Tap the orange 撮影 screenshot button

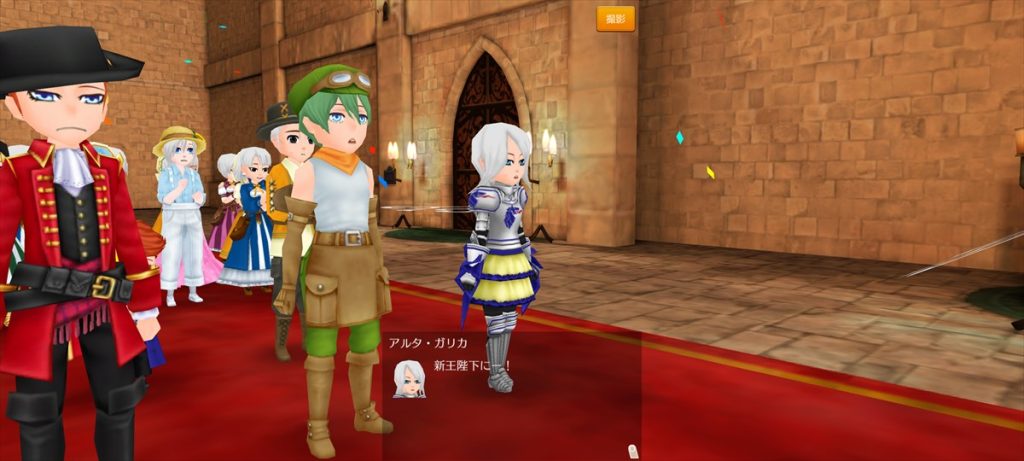pos(615,19)
